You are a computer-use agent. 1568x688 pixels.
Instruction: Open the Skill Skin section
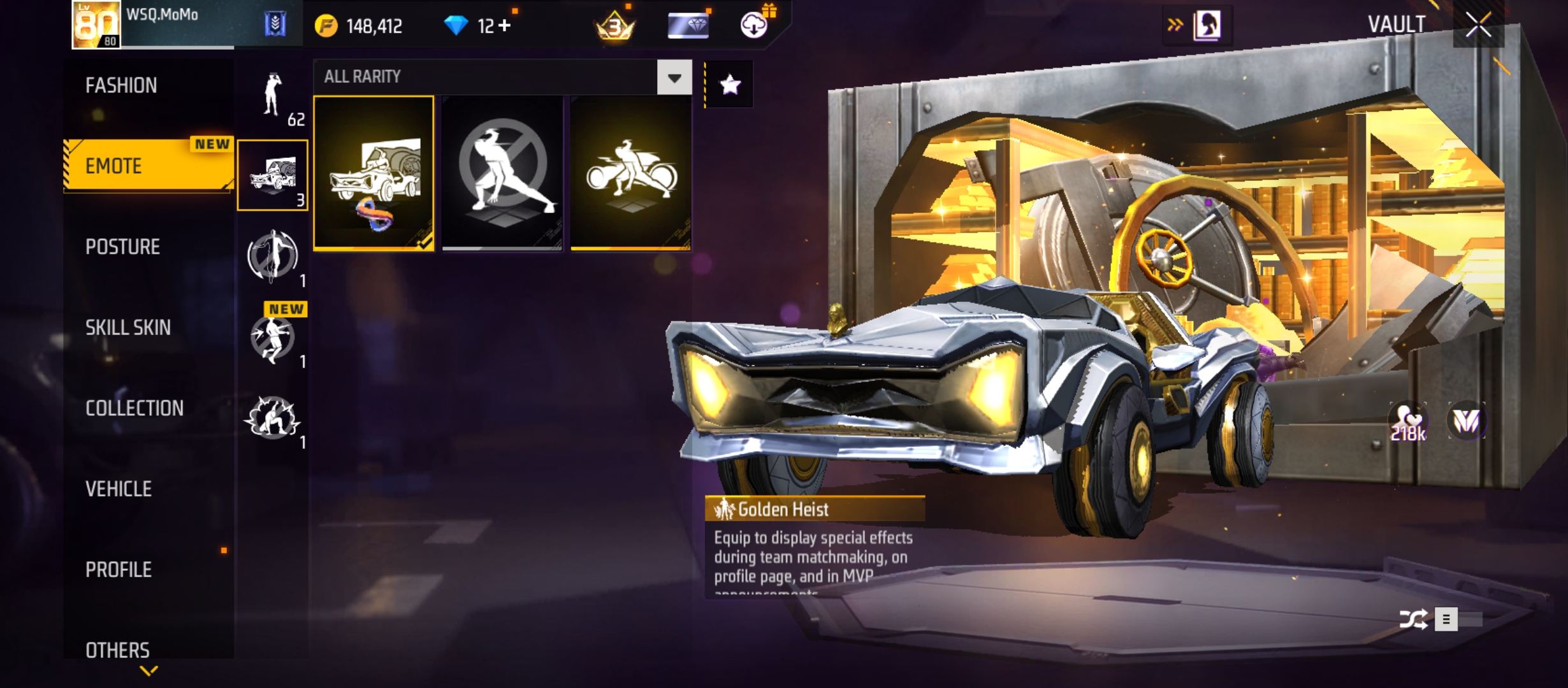pyautogui.click(x=128, y=327)
